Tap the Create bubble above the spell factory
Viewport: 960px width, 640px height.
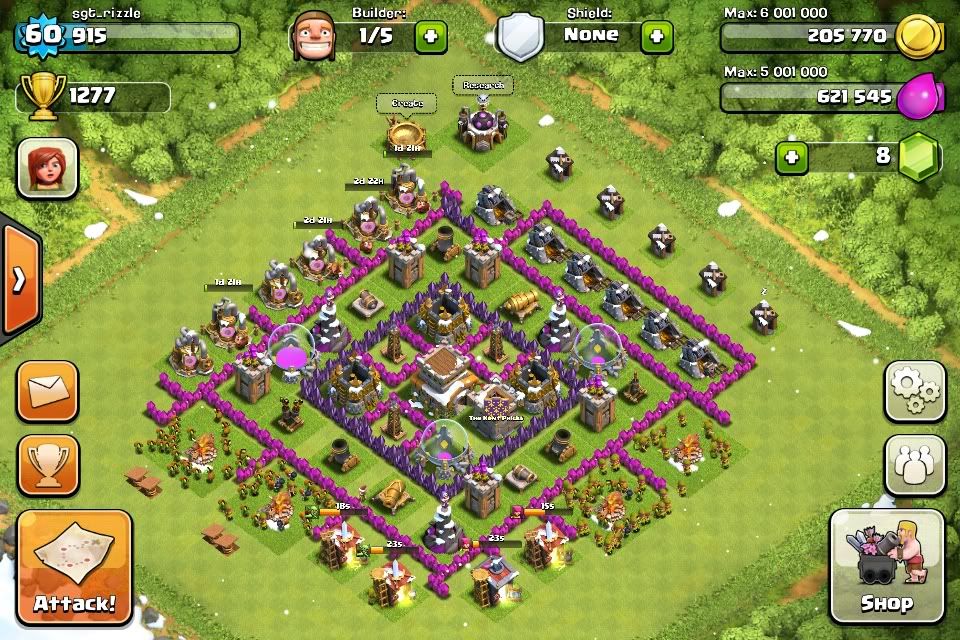point(406,103)
